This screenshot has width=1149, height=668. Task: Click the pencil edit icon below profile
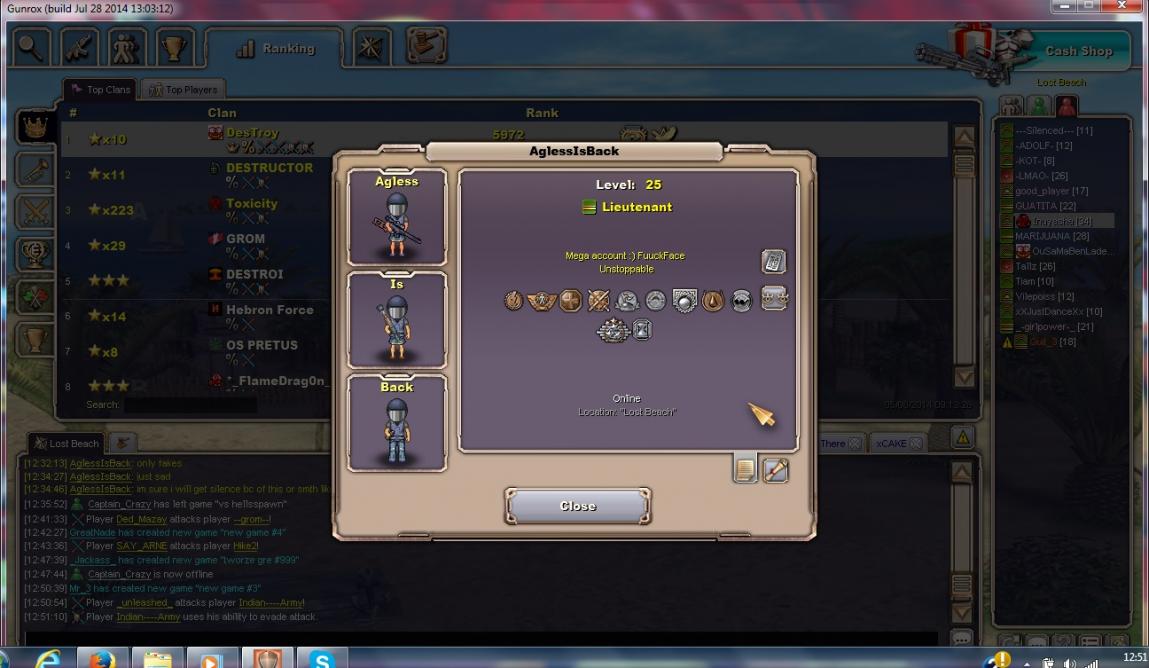776,469
